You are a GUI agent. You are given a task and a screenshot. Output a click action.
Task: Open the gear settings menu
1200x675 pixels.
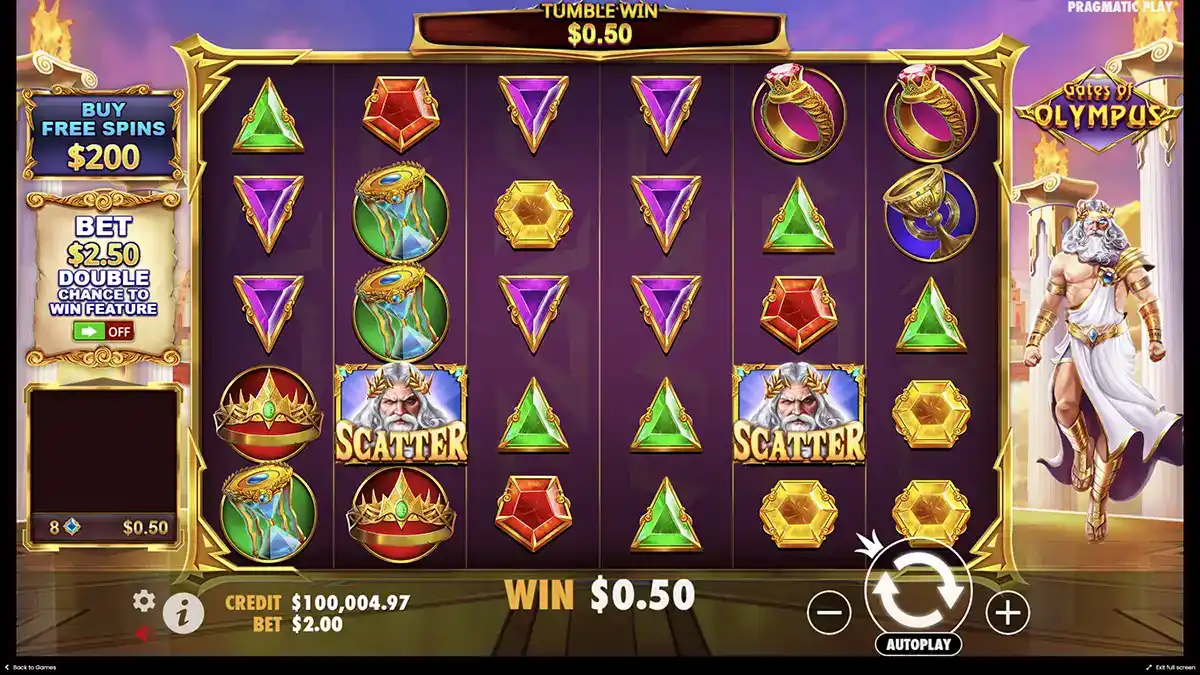coord(144,600)
